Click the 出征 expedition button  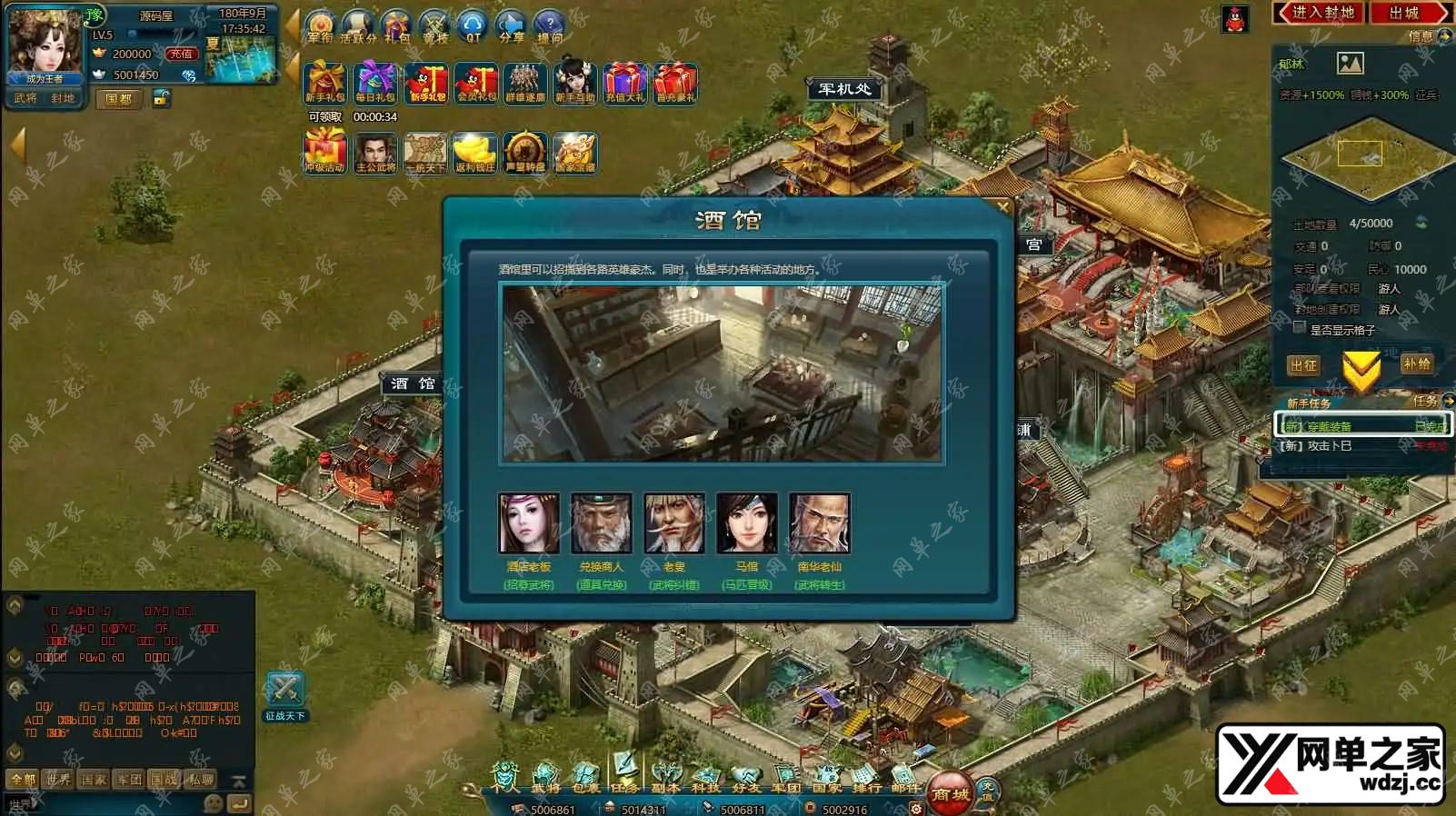(1303, 365)
